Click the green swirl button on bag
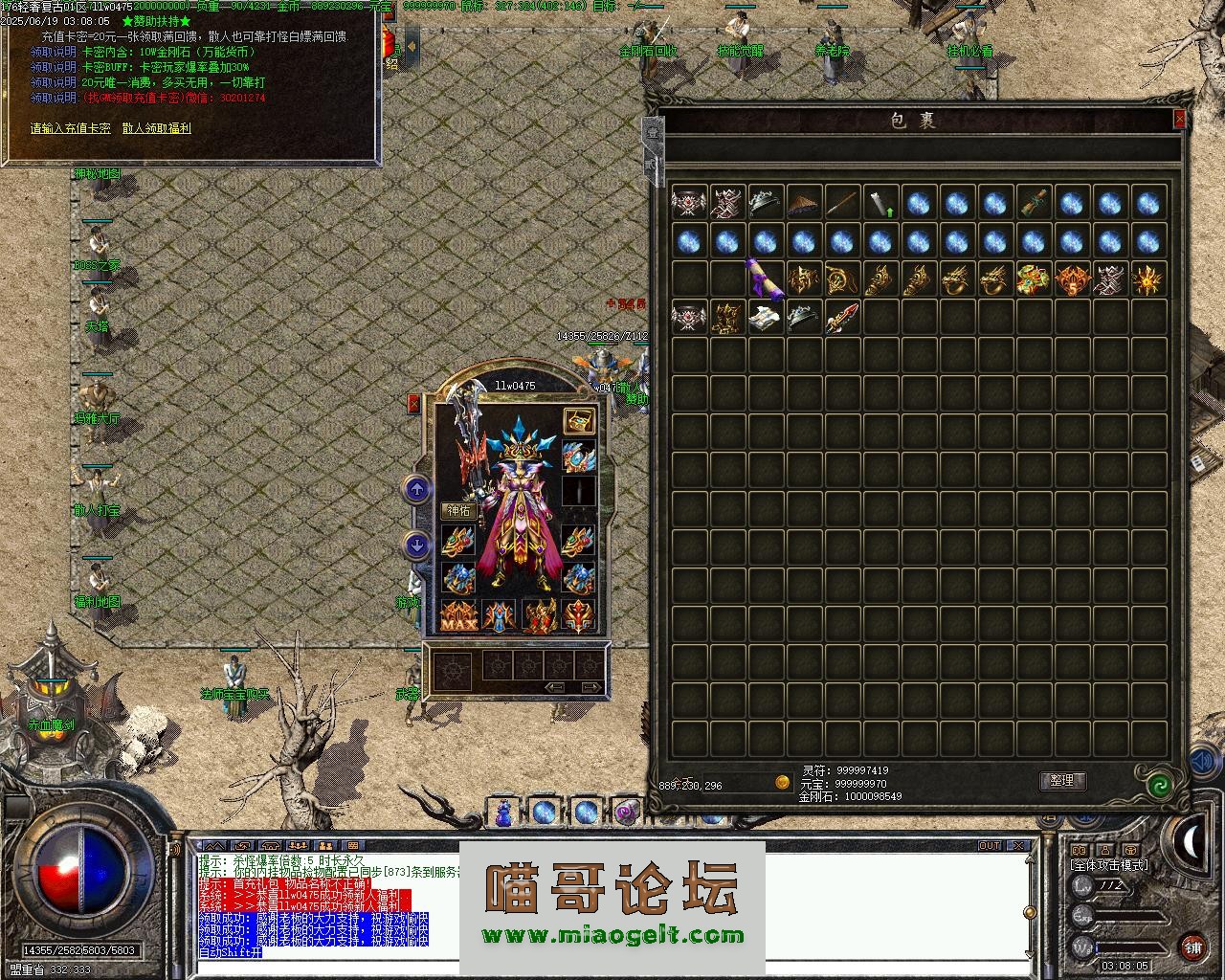This screenshot has height=980, width=1225. click(1160, 786)
